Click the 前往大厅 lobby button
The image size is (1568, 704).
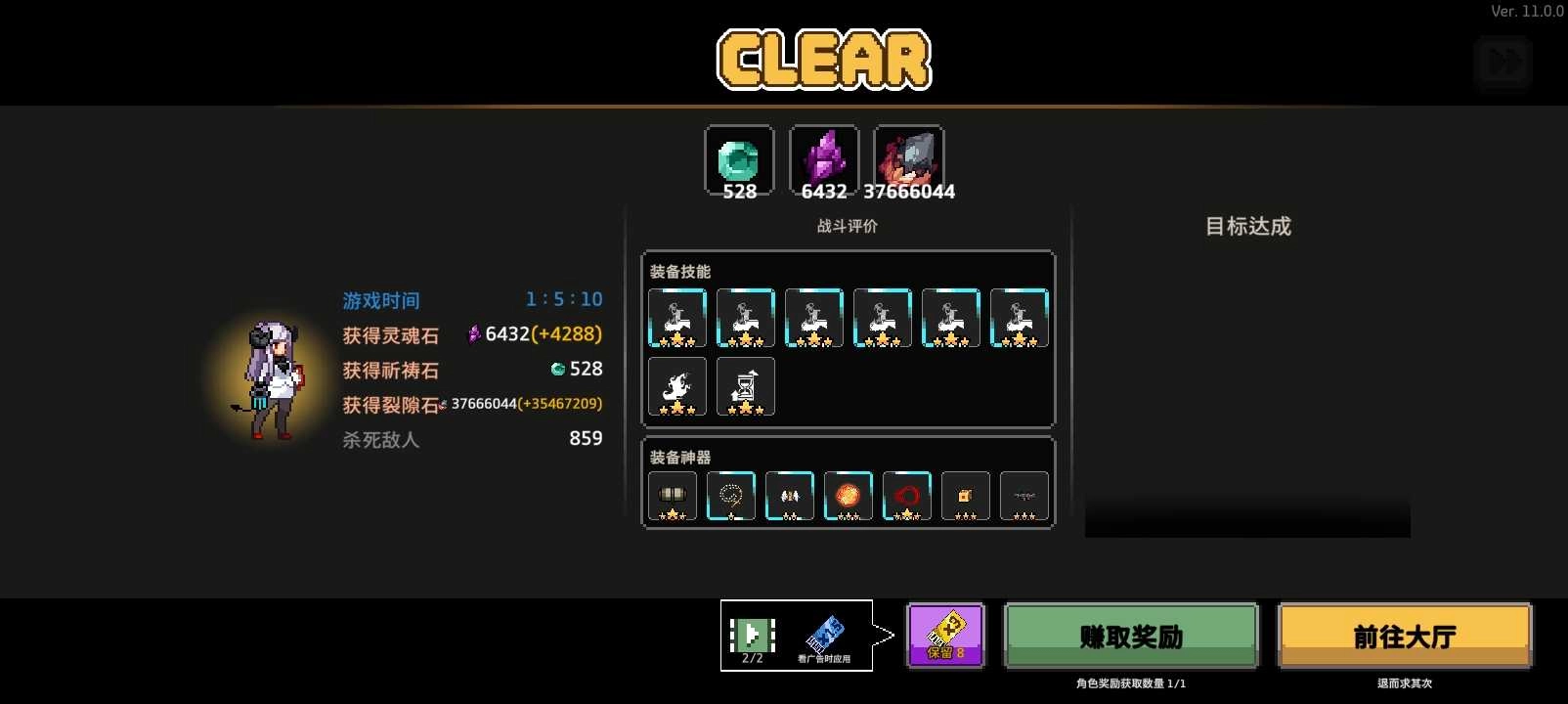(x=1405, y=635)
